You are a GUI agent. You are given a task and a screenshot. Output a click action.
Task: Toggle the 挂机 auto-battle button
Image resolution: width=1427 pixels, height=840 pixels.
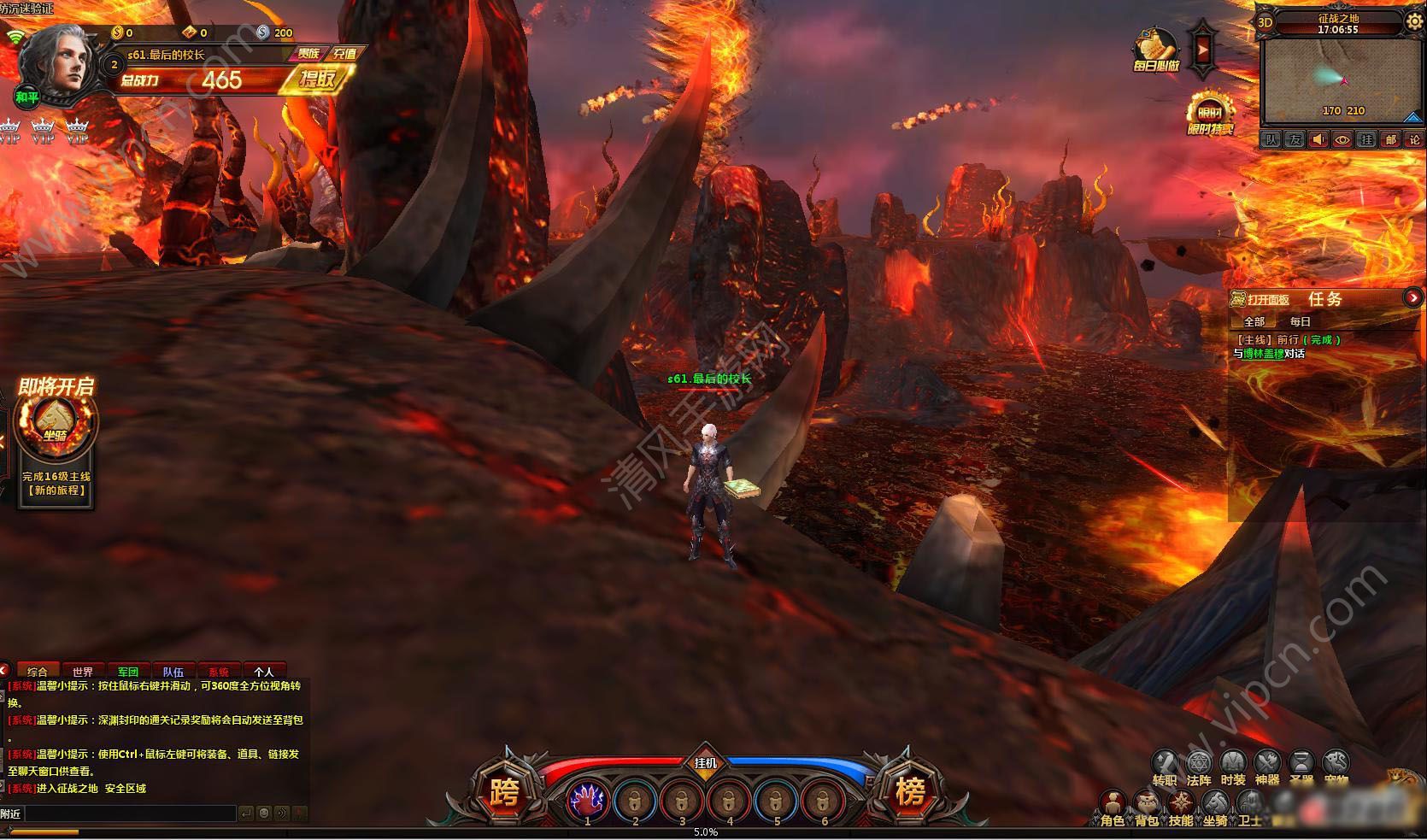706,762
